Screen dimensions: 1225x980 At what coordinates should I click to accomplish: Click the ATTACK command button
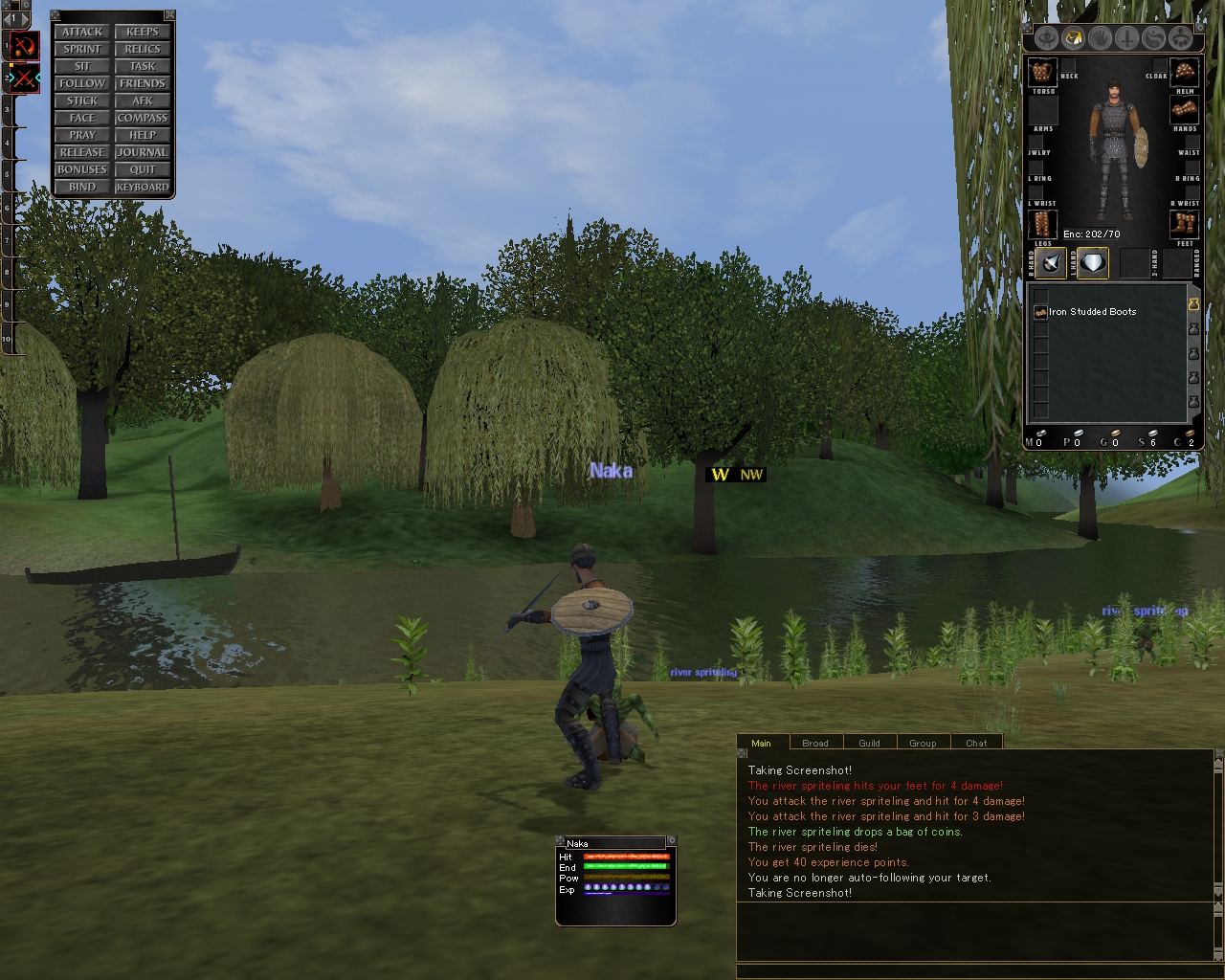82,32
